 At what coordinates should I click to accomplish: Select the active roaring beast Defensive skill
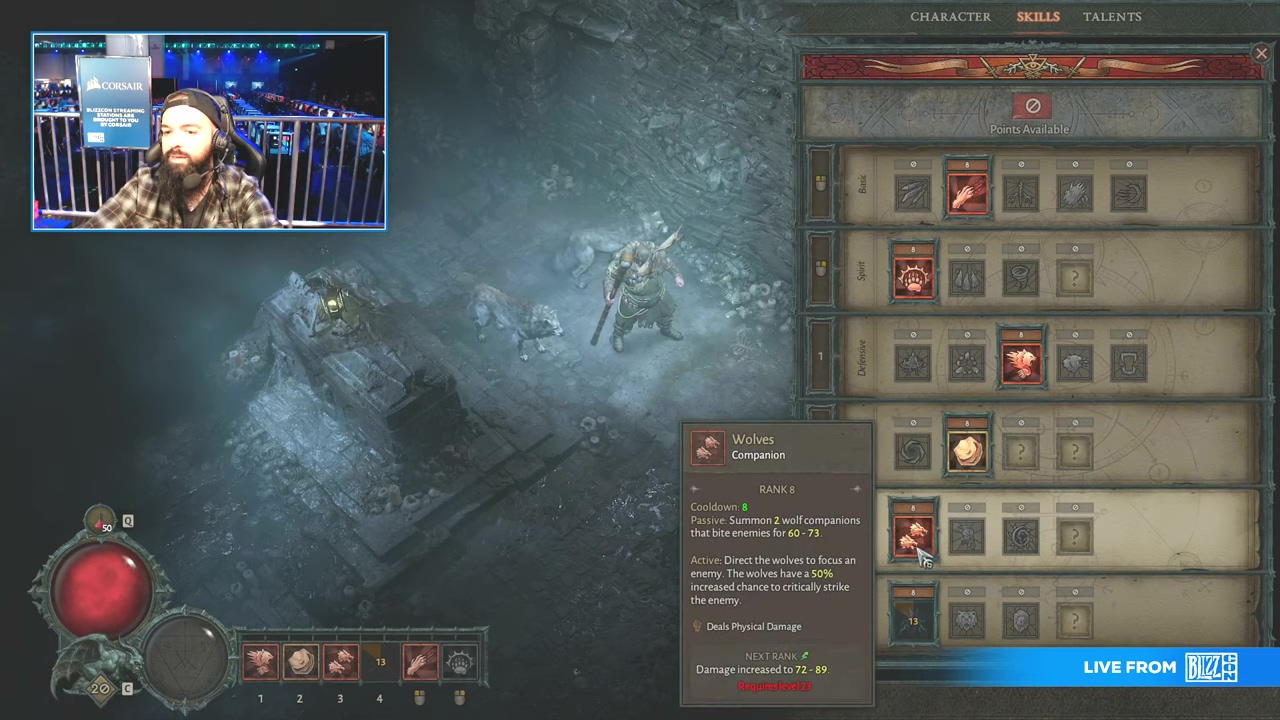point(1021,363)
